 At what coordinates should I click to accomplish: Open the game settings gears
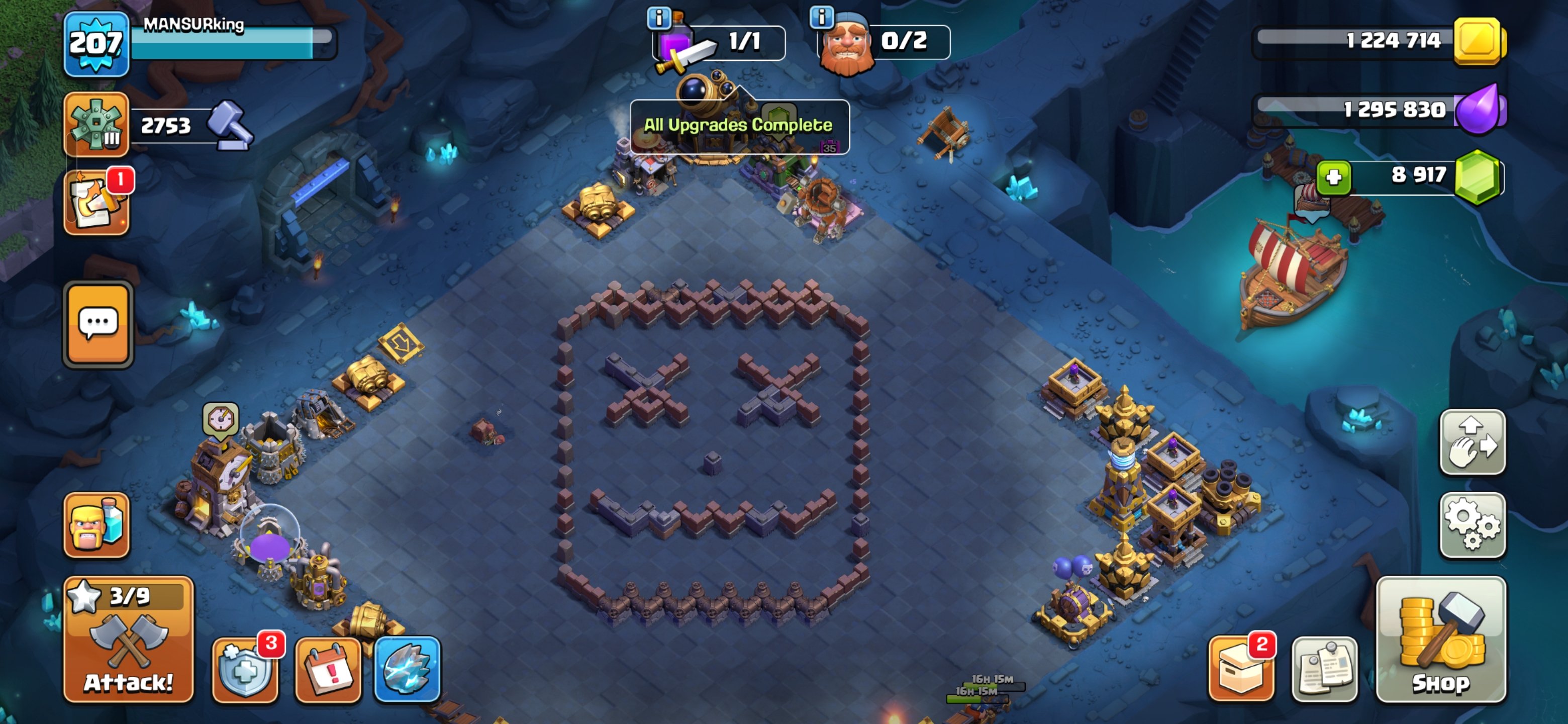pos(1473,524)
